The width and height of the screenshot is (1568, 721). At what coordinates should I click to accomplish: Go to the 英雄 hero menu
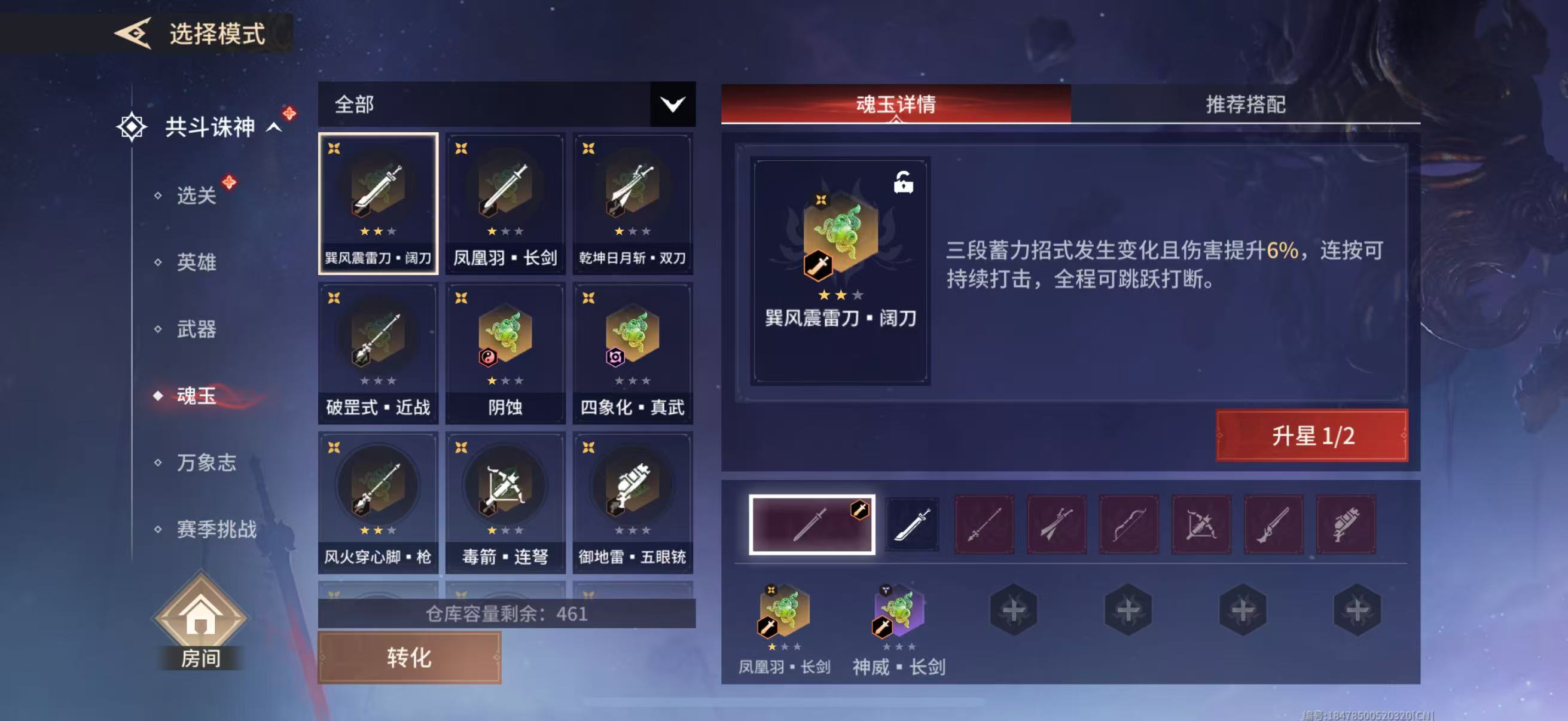(196, 262)
